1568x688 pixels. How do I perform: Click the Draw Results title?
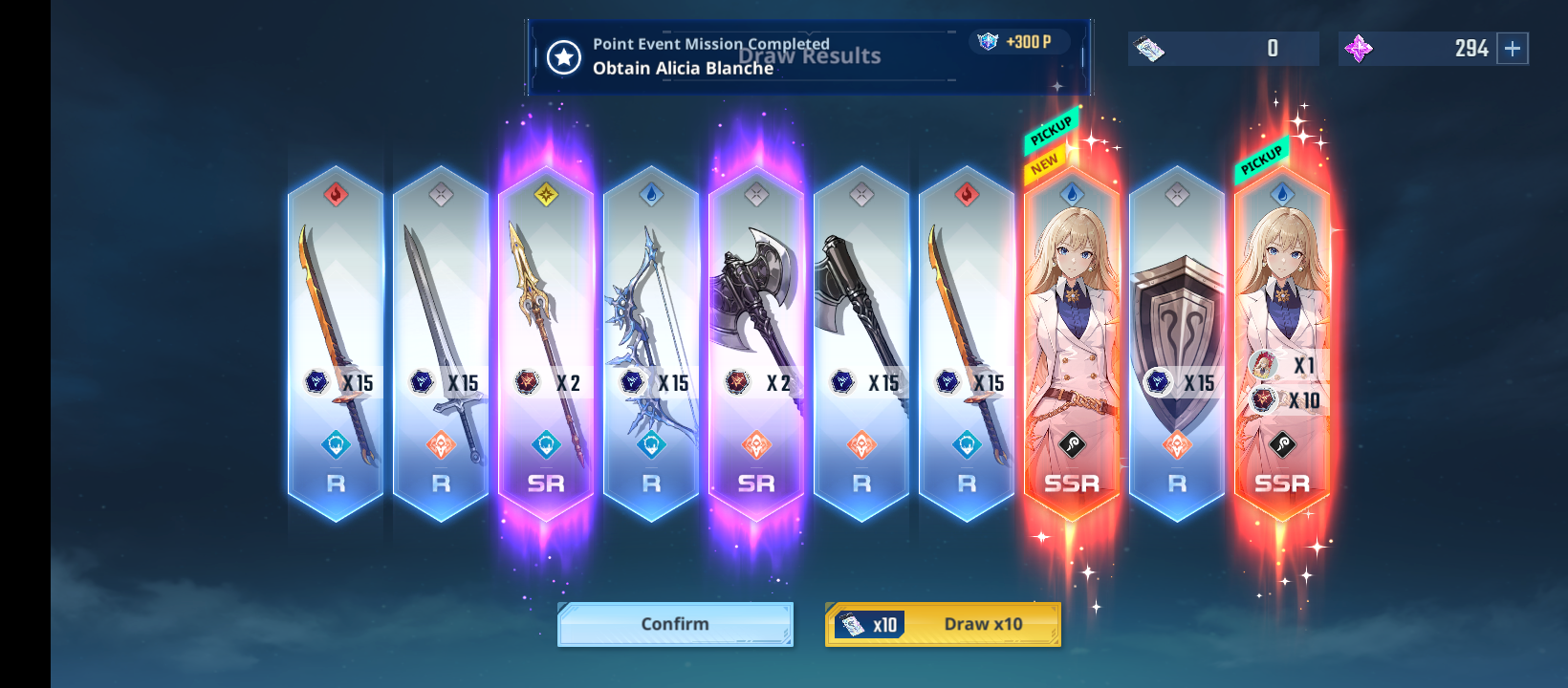[809, 55]
